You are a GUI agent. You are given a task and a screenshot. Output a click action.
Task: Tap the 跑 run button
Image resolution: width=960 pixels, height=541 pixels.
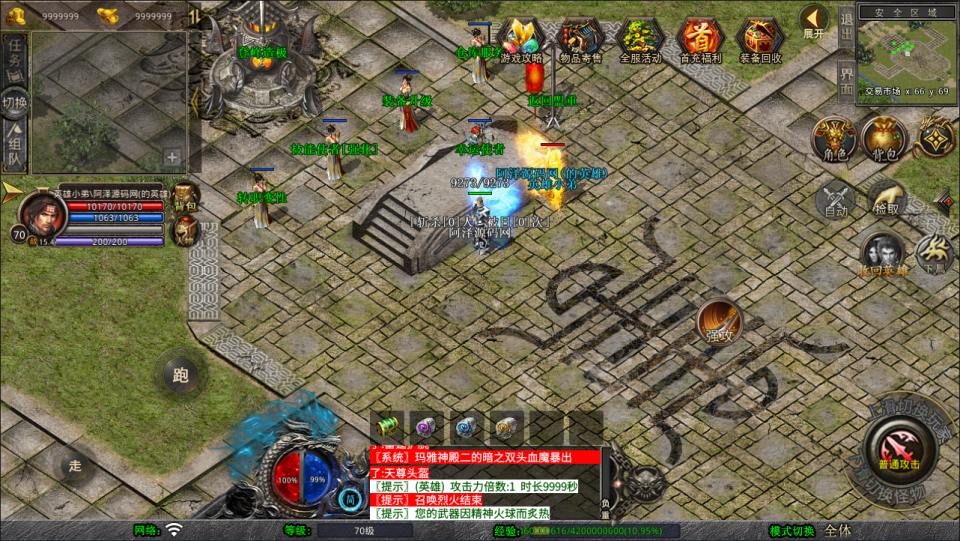[181, 375]
